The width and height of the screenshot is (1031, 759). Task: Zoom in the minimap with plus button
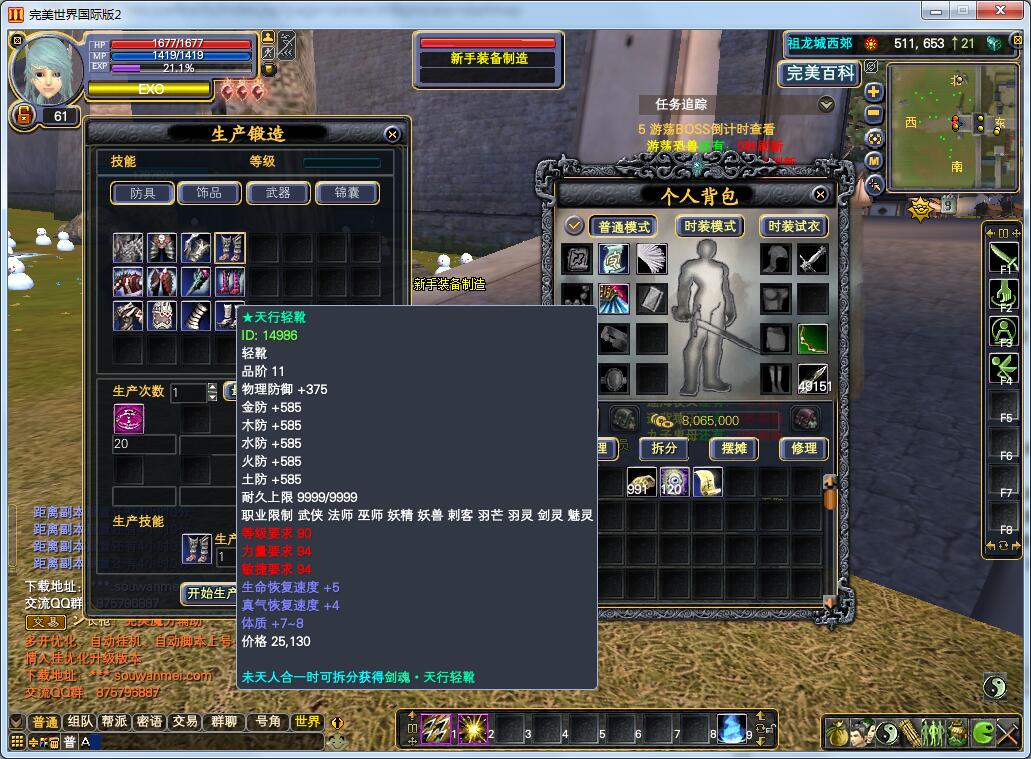[x=873, y=91]
